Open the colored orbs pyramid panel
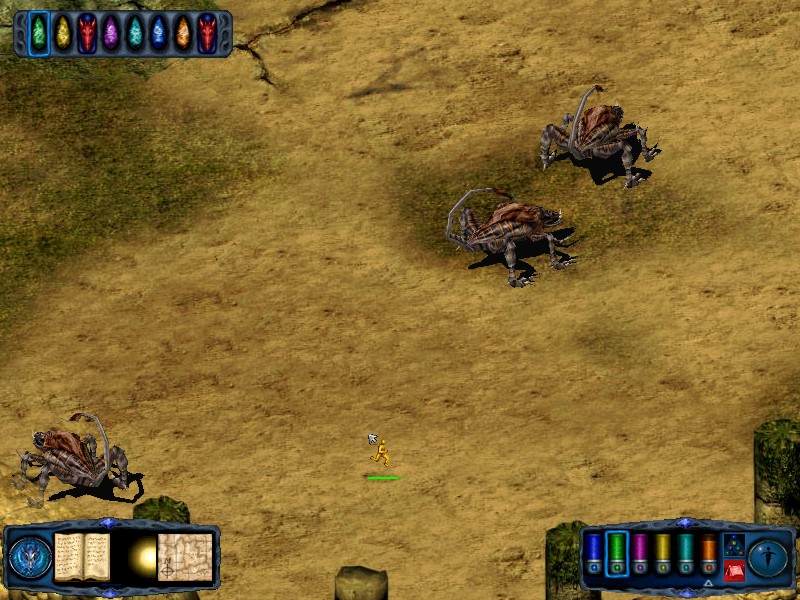The image size is (800, 600). (x=734, y=544)
